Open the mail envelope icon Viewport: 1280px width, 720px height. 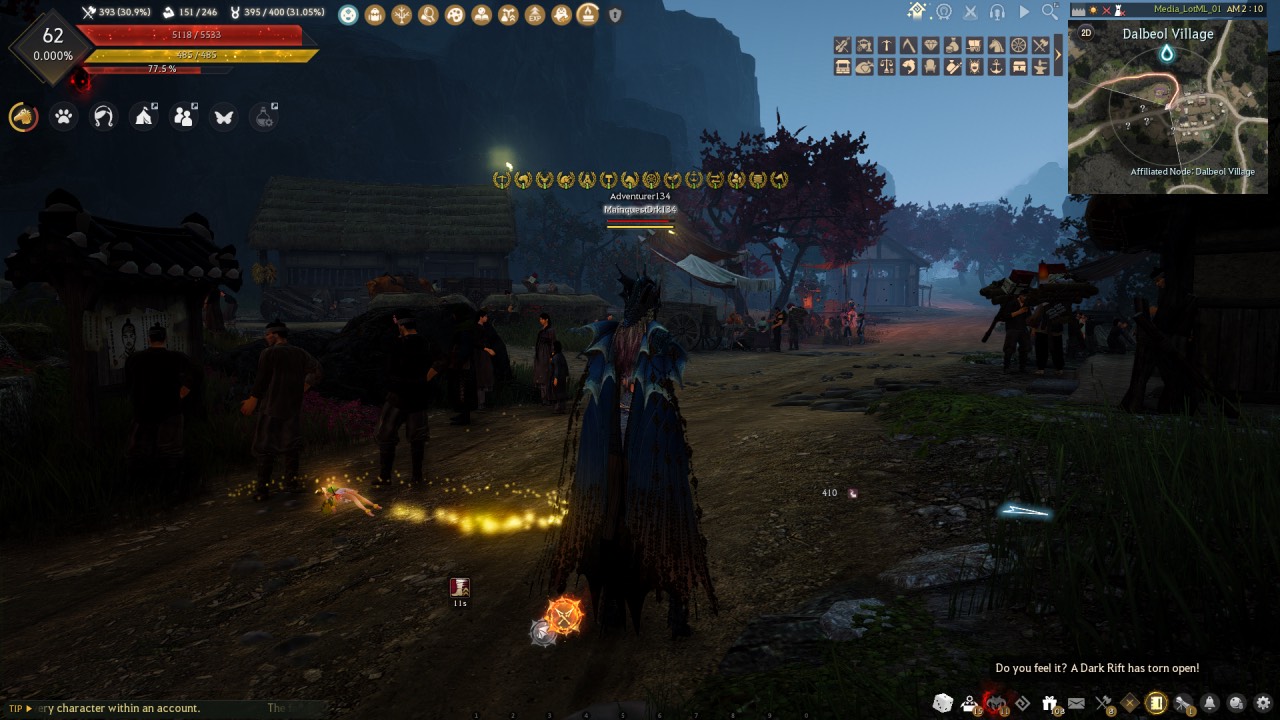[x=1076, y=703]
